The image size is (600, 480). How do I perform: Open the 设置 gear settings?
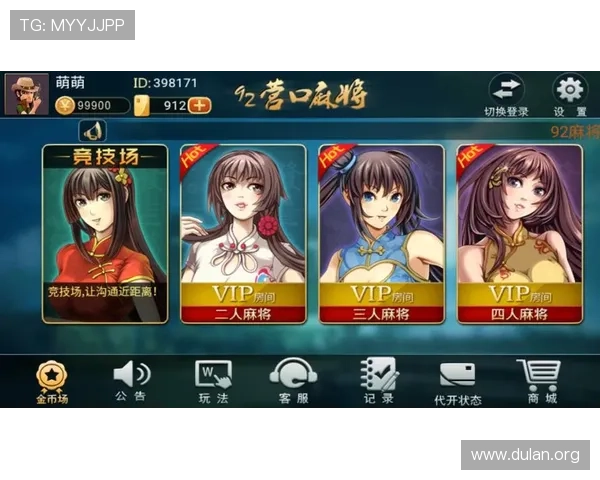(570, 94)
